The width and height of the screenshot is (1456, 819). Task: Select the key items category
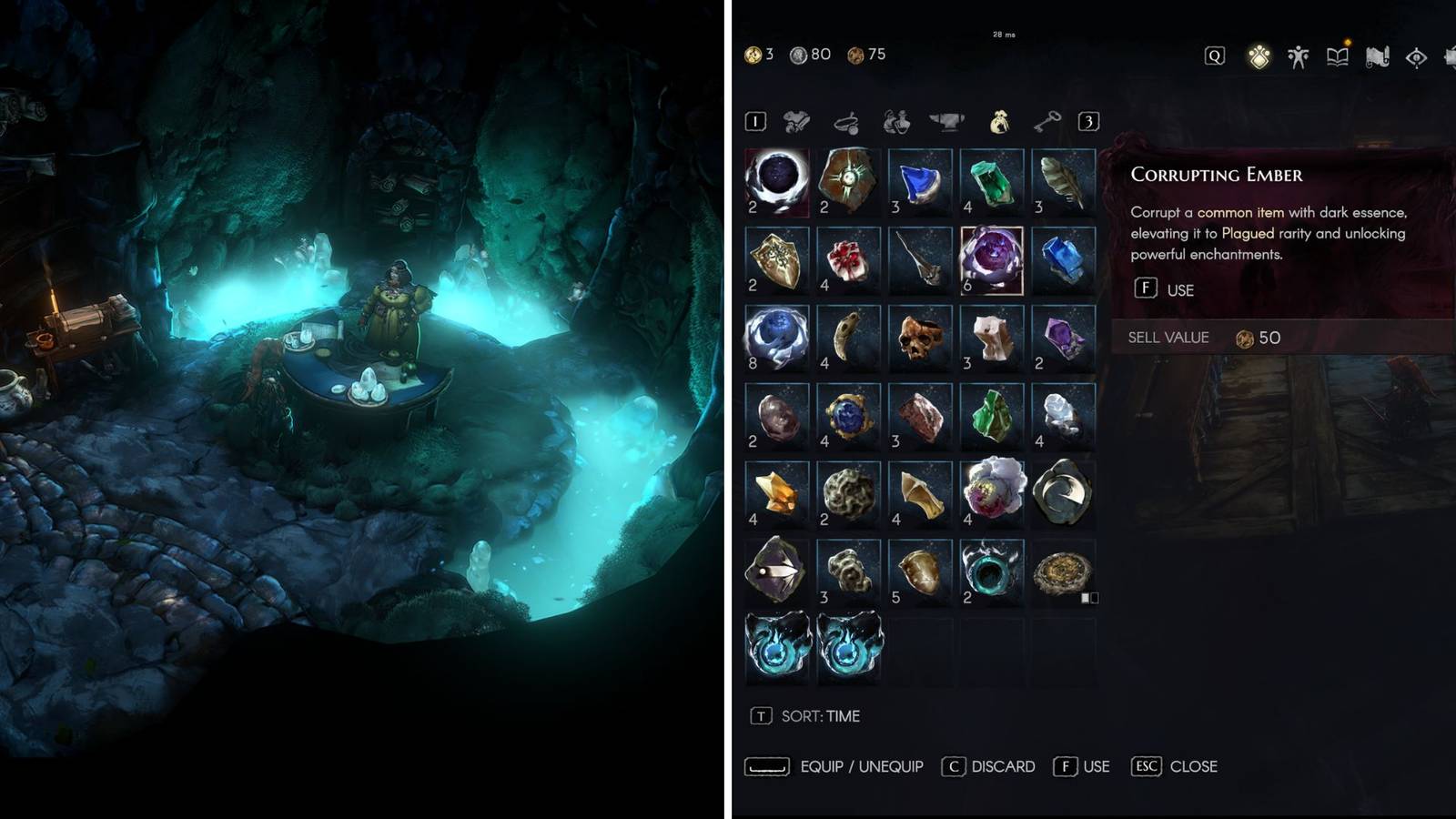(x=1048, y=121)
